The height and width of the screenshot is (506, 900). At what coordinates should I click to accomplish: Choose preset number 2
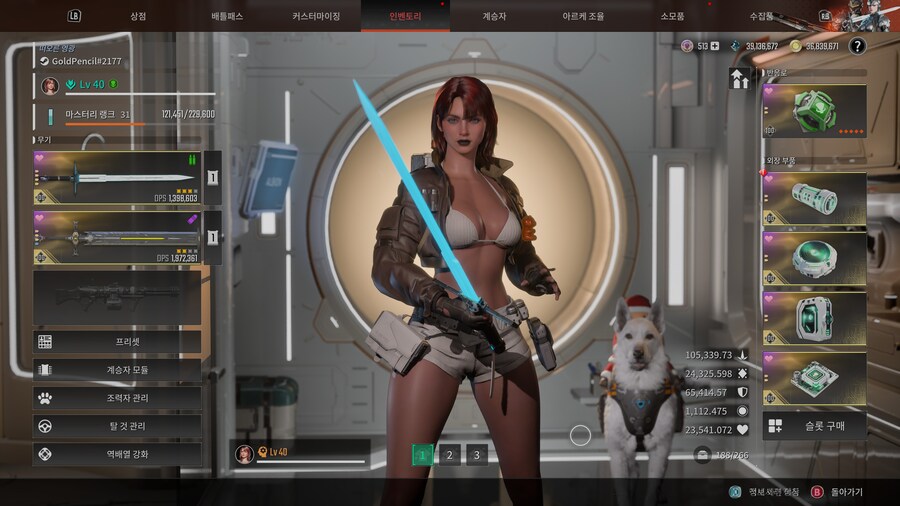pos(450,455)
